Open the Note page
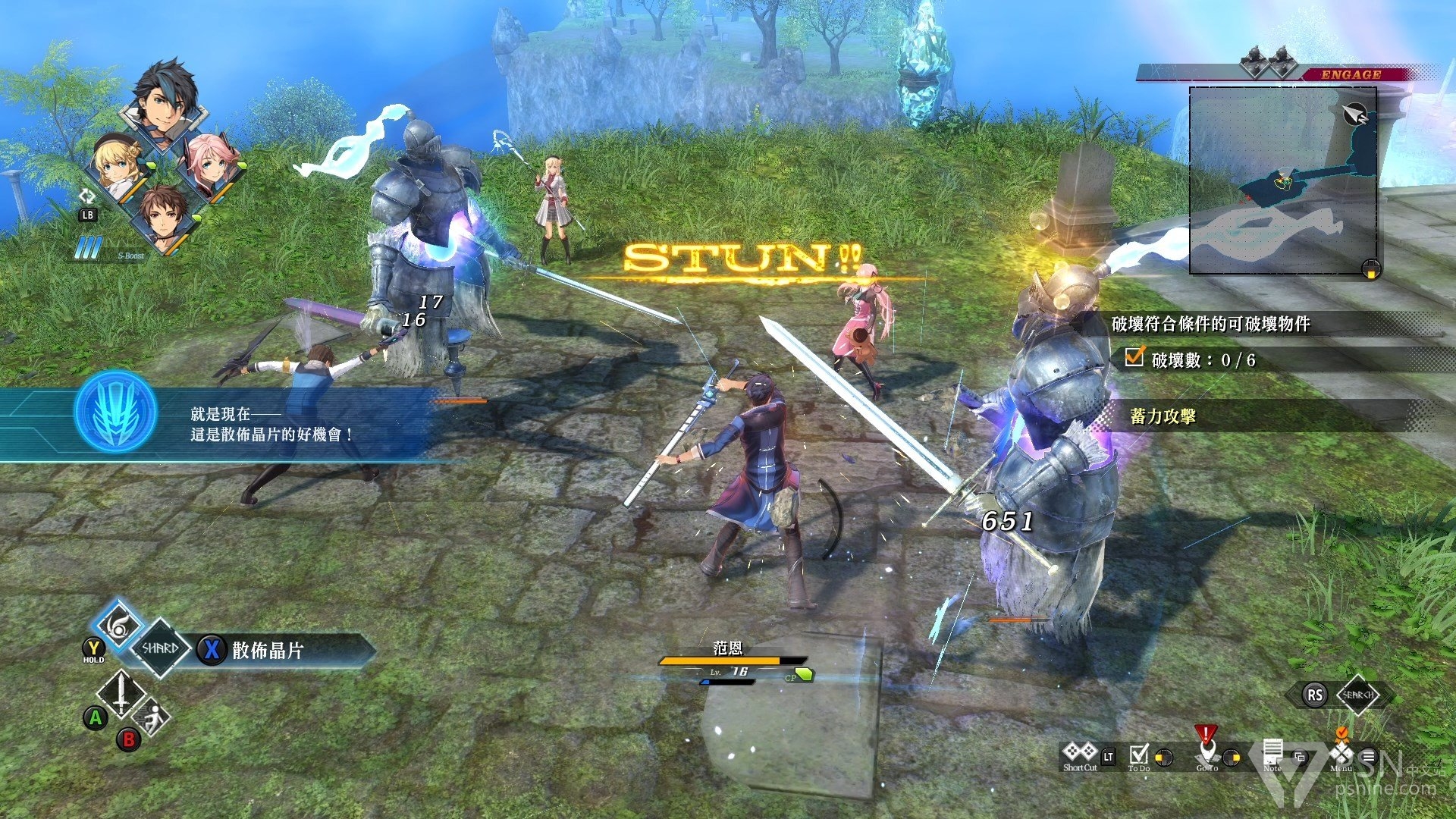 pos(1272,755)
